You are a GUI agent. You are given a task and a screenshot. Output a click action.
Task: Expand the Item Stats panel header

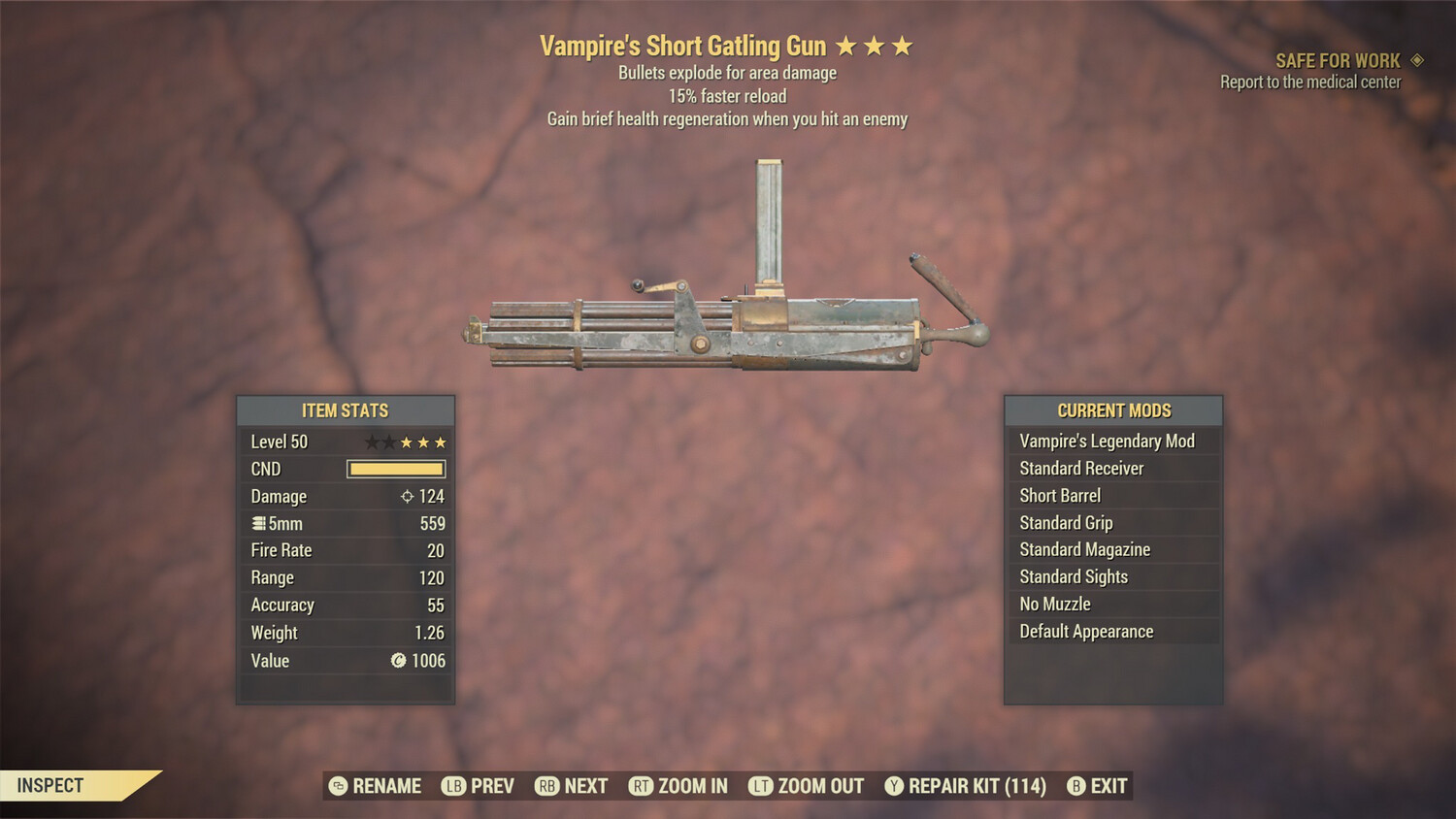[345, 410]
